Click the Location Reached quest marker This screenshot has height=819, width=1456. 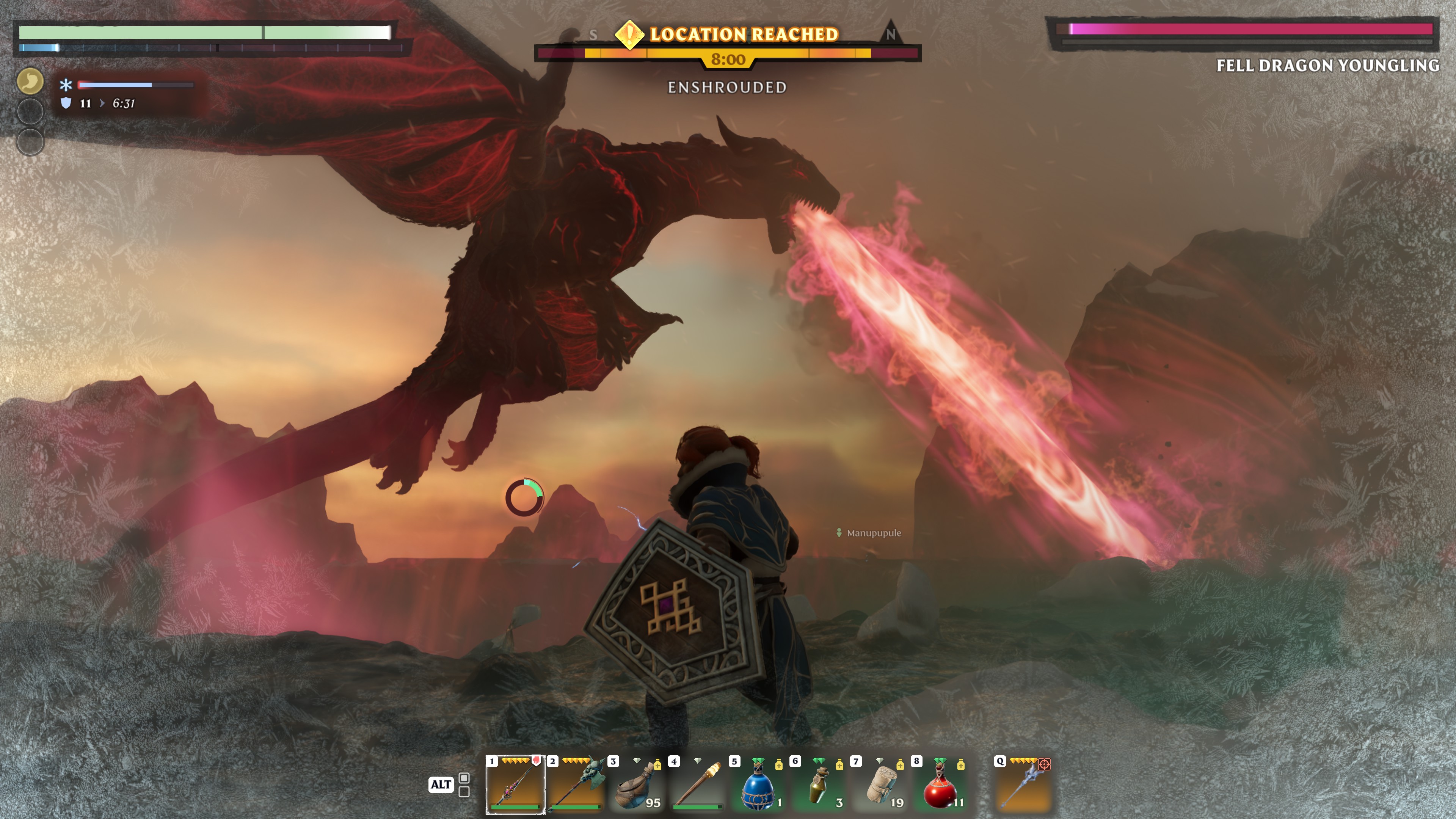click(x=629, y=34)
